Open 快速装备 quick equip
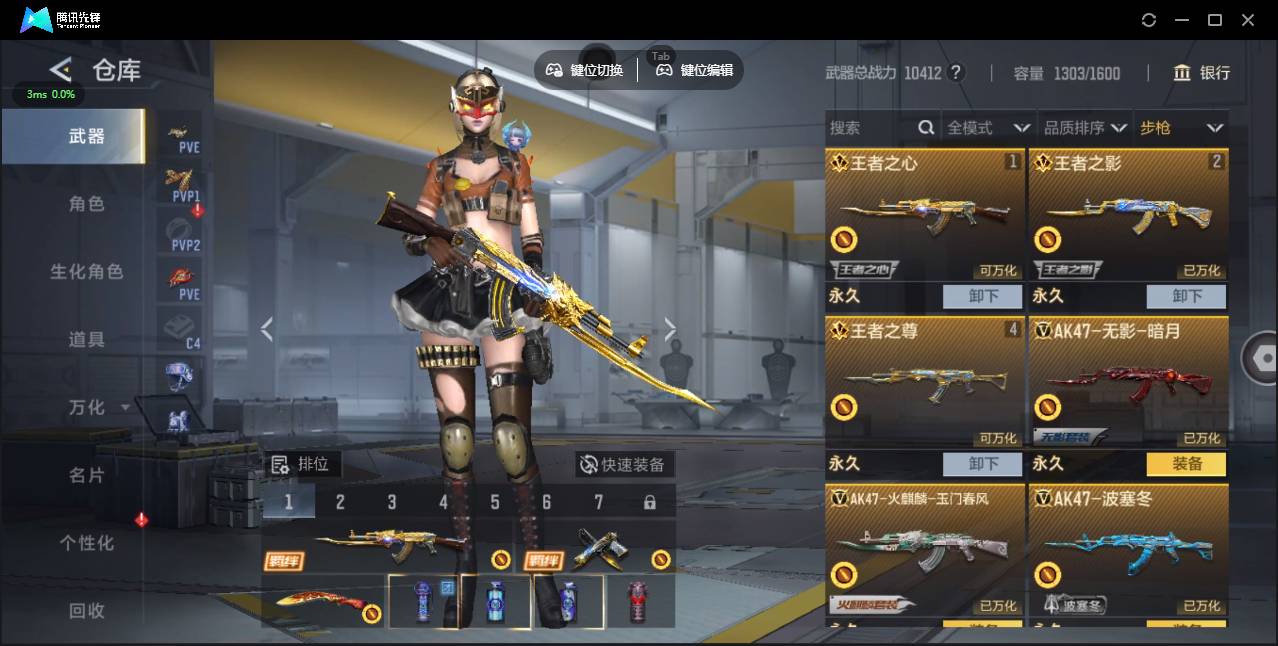The image size is (1278, 646). click(624, 465)
